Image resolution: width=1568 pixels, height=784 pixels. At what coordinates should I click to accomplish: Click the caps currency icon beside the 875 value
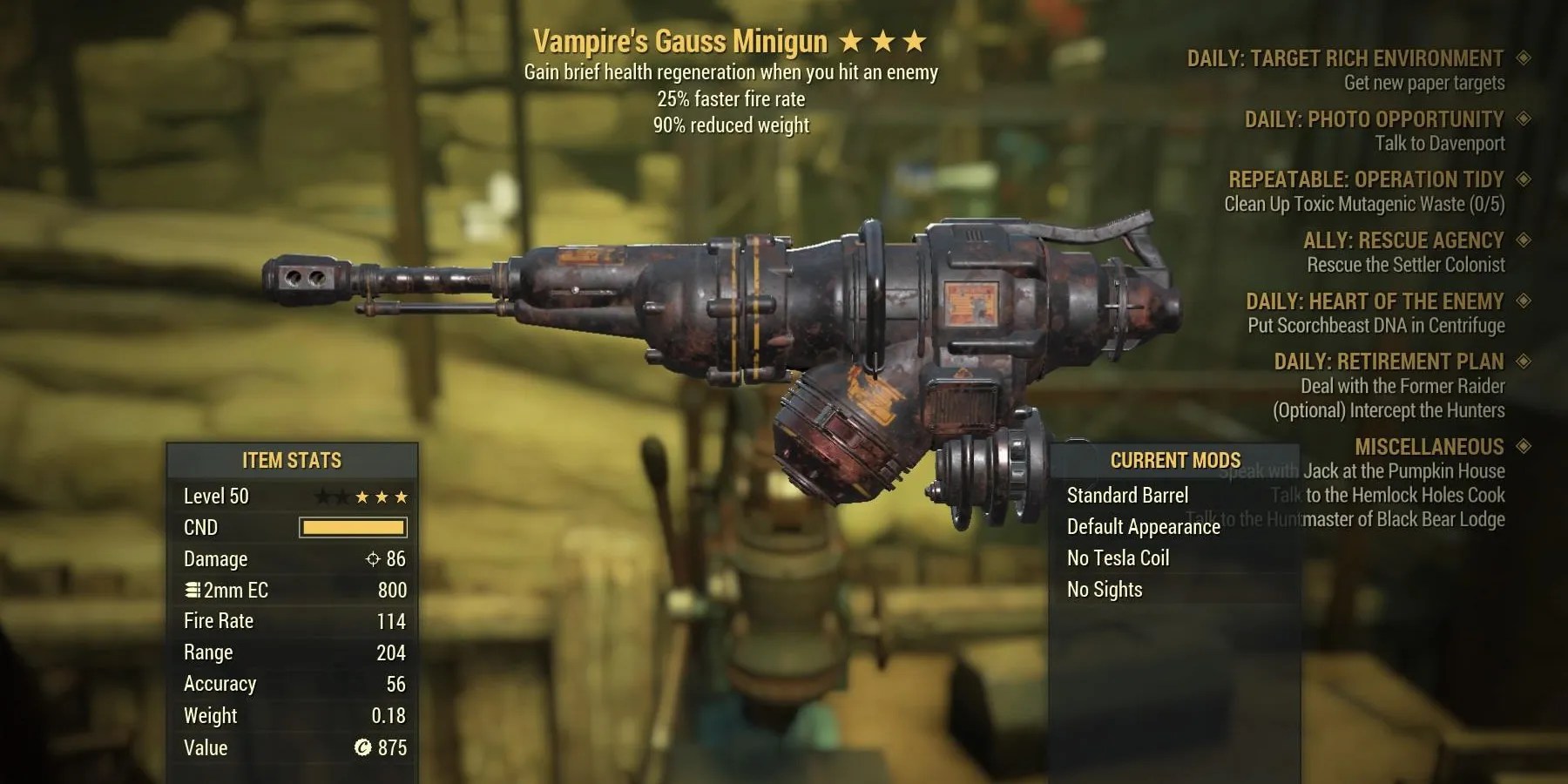(362, 747)
